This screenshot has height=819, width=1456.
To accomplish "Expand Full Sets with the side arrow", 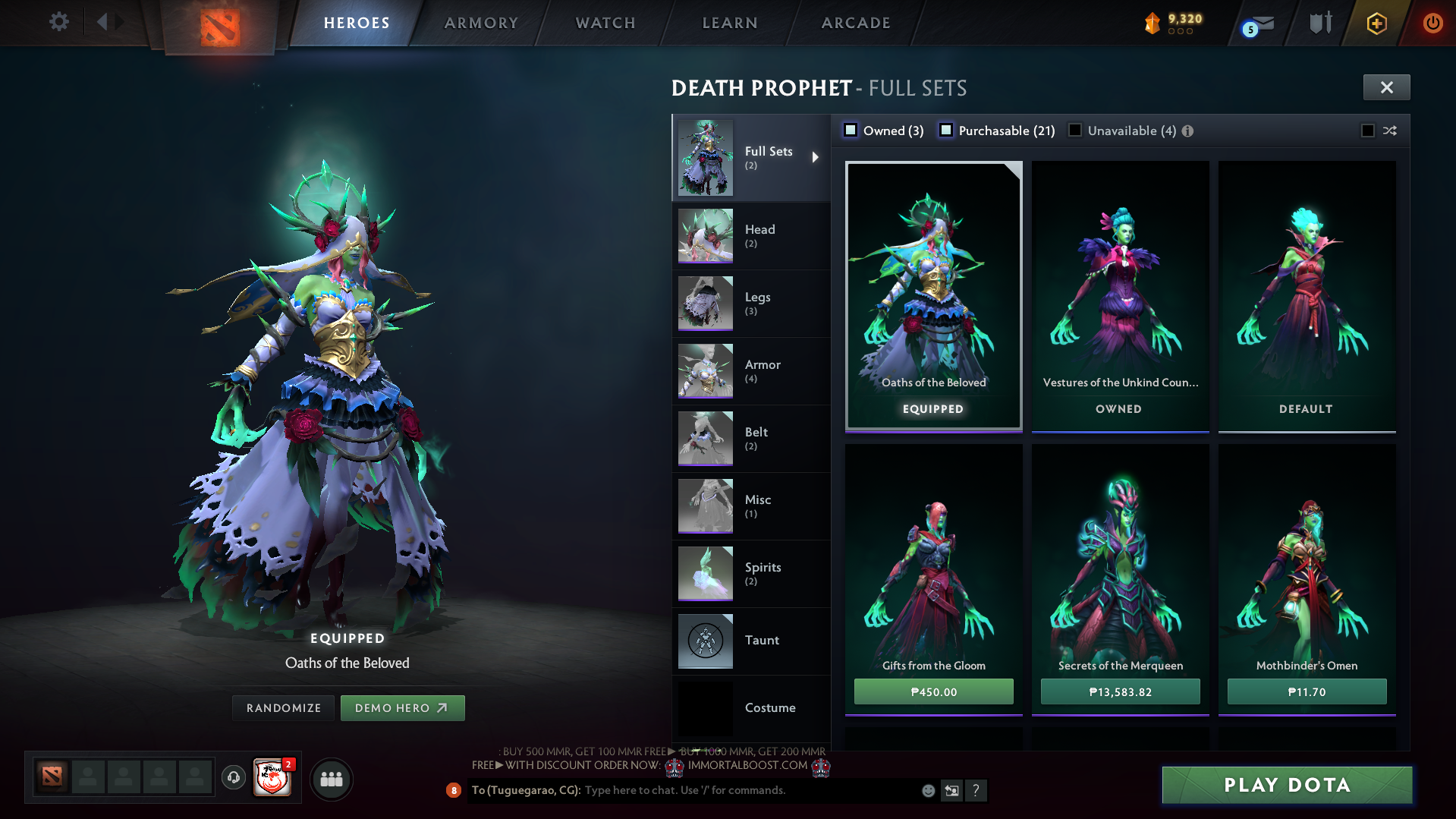I will [817, 158].
